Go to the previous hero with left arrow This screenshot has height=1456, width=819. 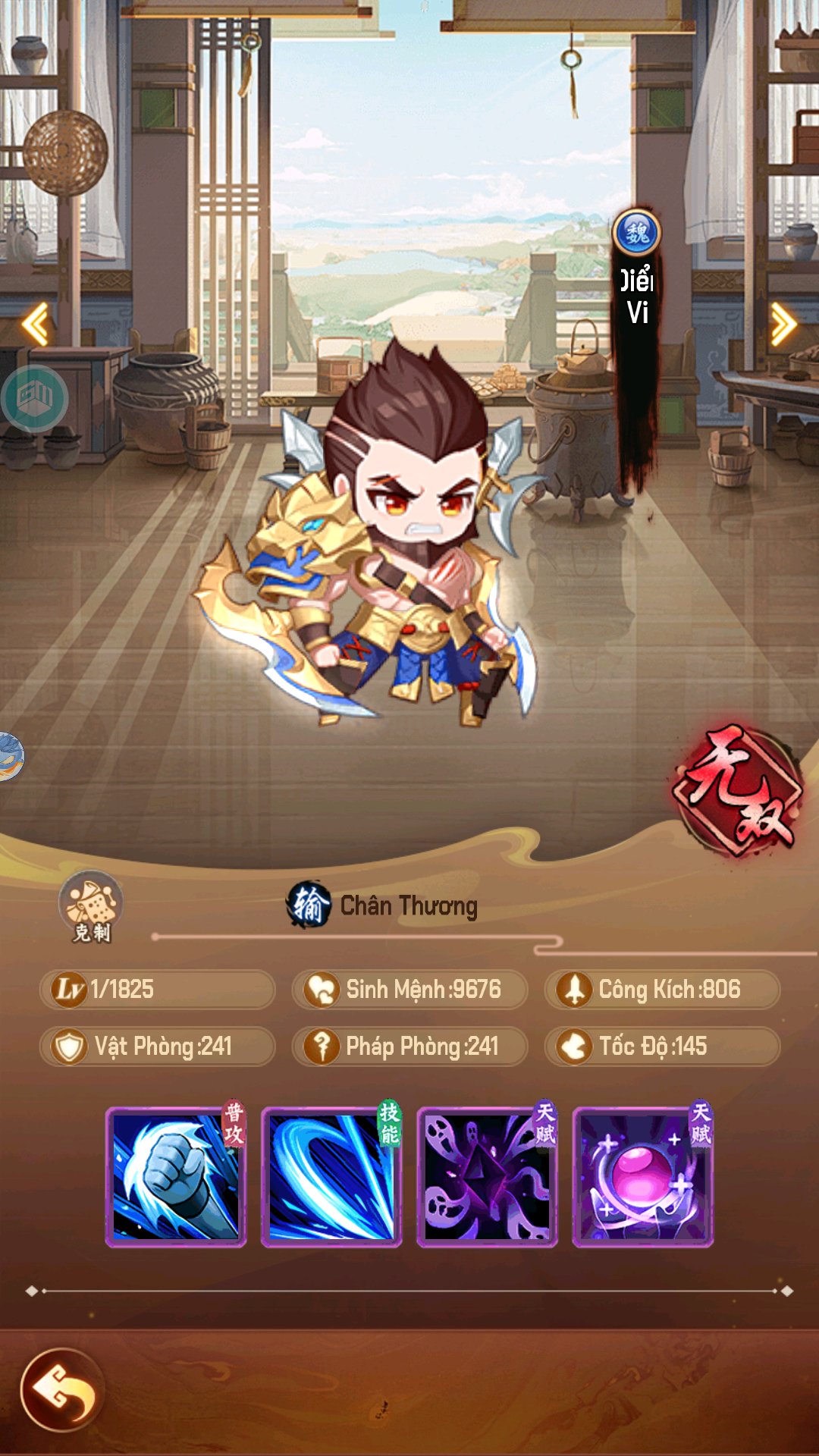(36, 324)
